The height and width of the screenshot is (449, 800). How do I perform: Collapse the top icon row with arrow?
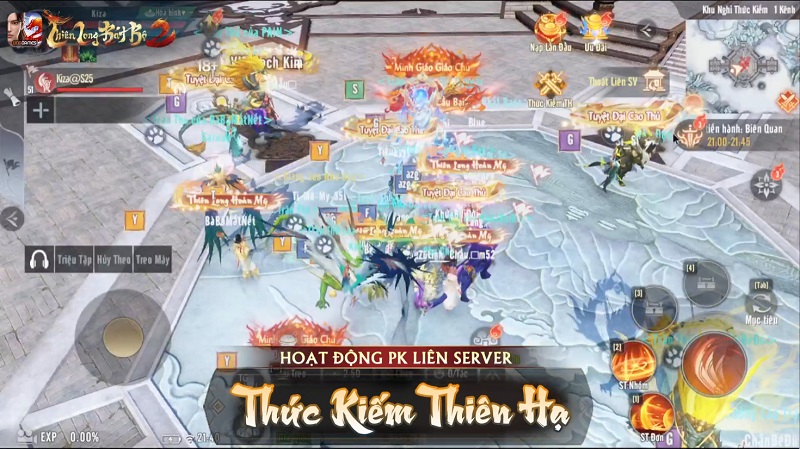(647, 30)
